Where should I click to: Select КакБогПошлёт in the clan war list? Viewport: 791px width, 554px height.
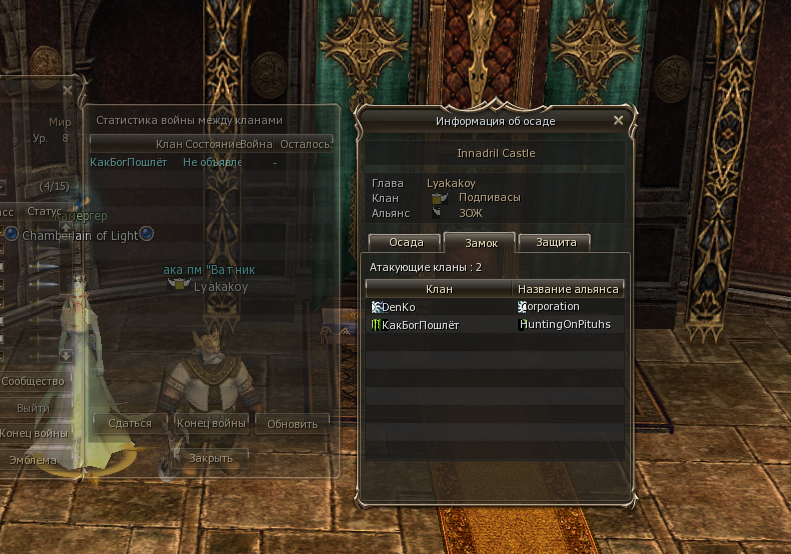pos(127,162)
